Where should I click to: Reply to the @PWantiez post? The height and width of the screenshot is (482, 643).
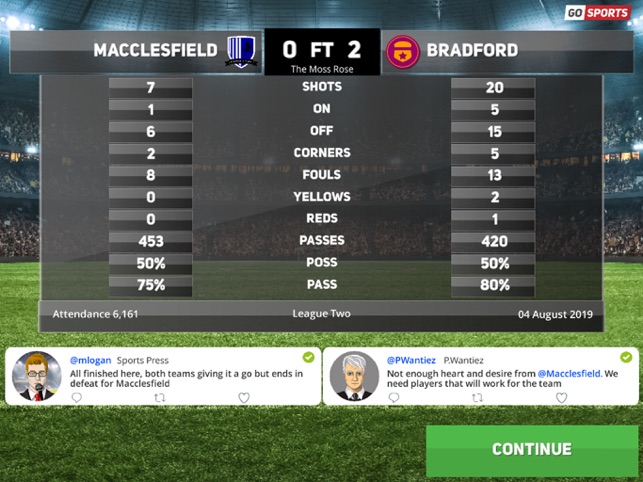coord(393,397)
